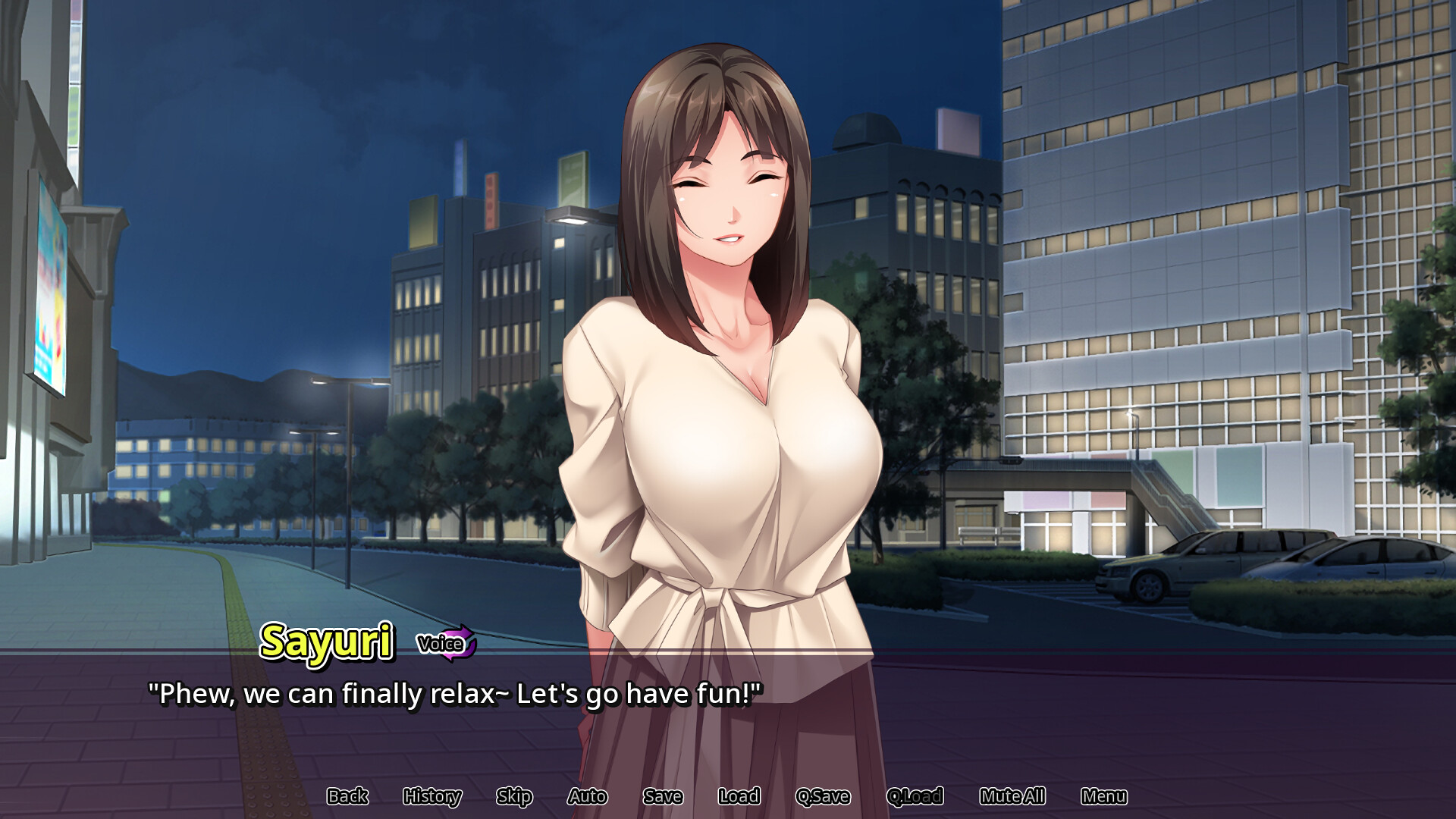Image resolution: width=1456 pixels, height=819 pixels.
Task: Toggle Auto advance mode
Action: 587,796
